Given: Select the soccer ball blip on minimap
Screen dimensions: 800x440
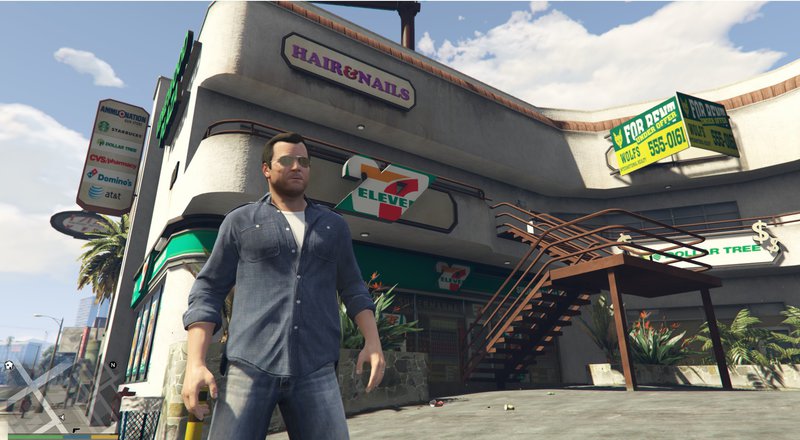Looking at the screenshot, I should (x=9, y=365).
